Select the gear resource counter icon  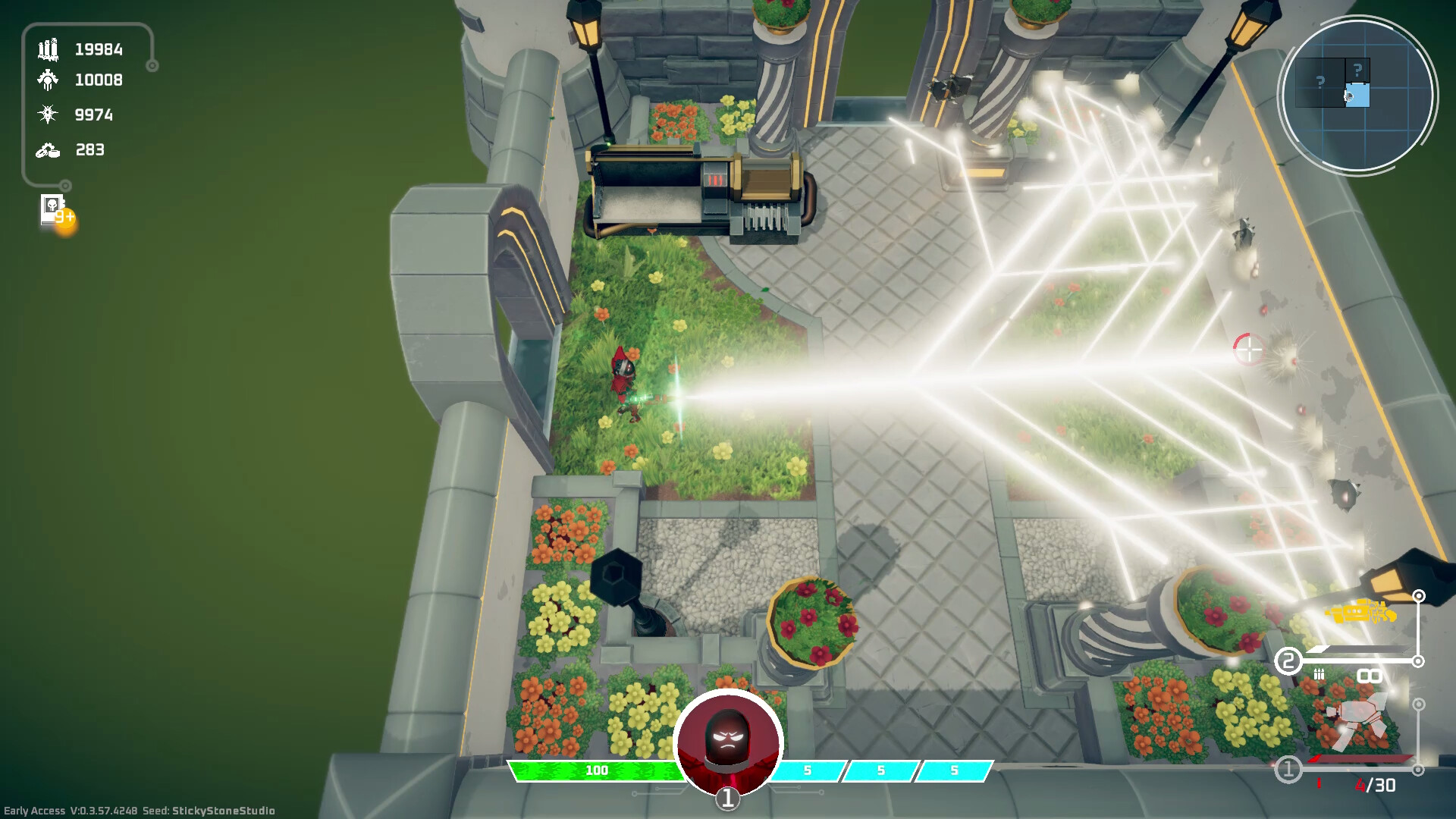pos(49,80)
